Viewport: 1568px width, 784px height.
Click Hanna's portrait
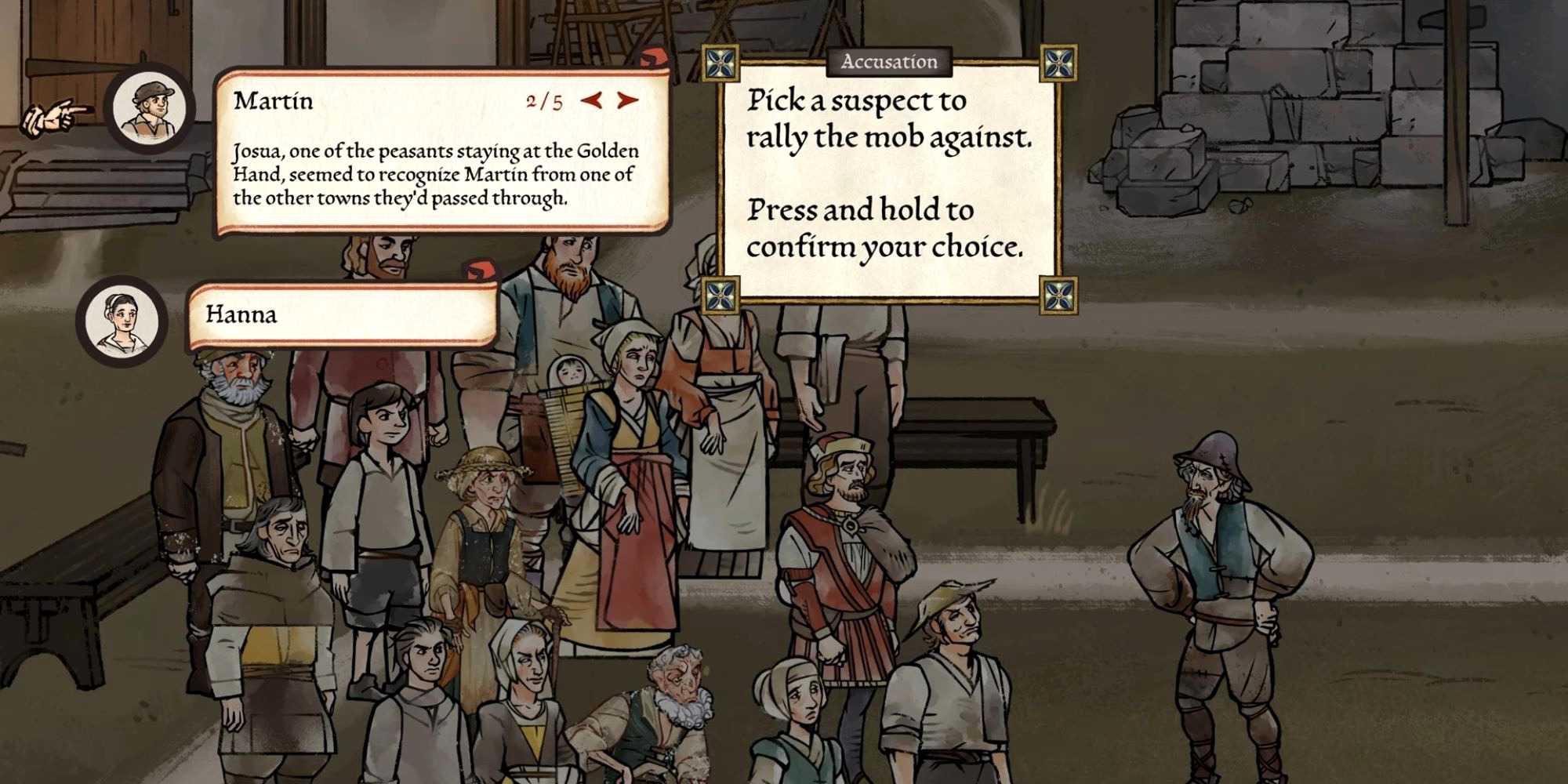click(x=122, y=320)
